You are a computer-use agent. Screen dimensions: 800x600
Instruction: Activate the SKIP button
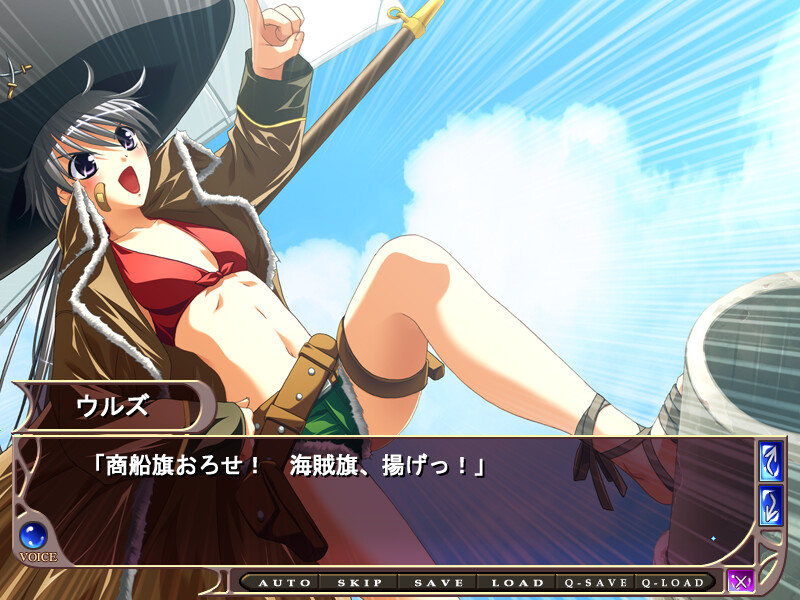pos(358,582)
